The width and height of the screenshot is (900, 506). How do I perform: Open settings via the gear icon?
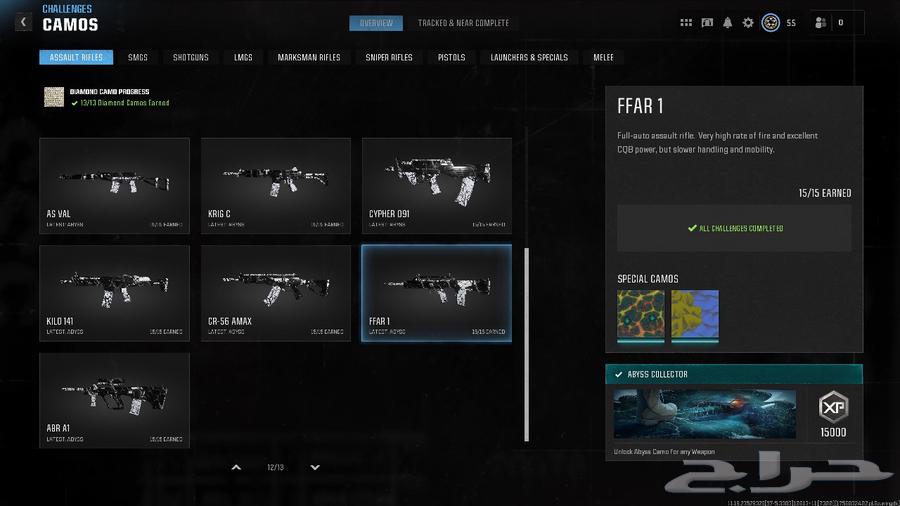point(748,23)
